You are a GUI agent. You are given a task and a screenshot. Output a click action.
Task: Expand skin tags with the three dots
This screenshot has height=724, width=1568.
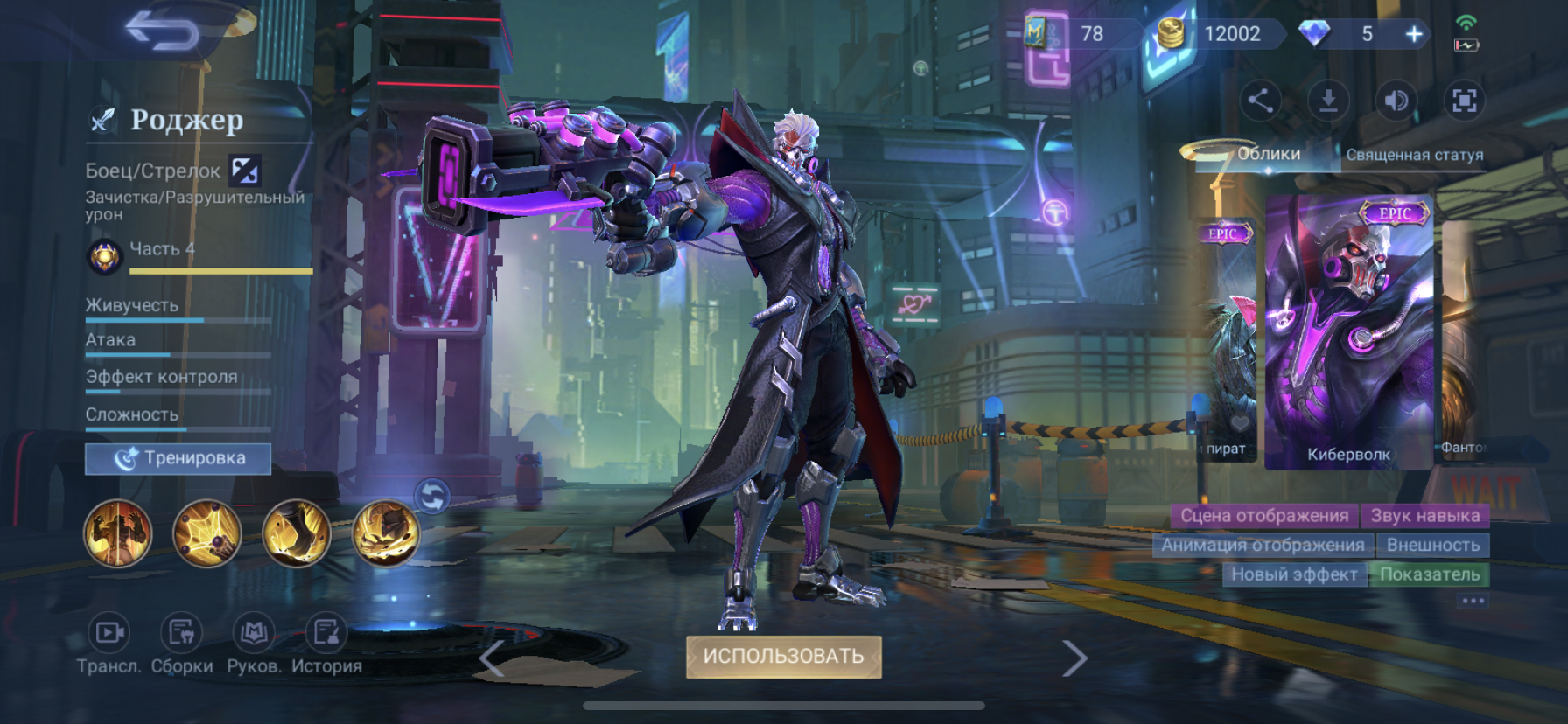1473,601
